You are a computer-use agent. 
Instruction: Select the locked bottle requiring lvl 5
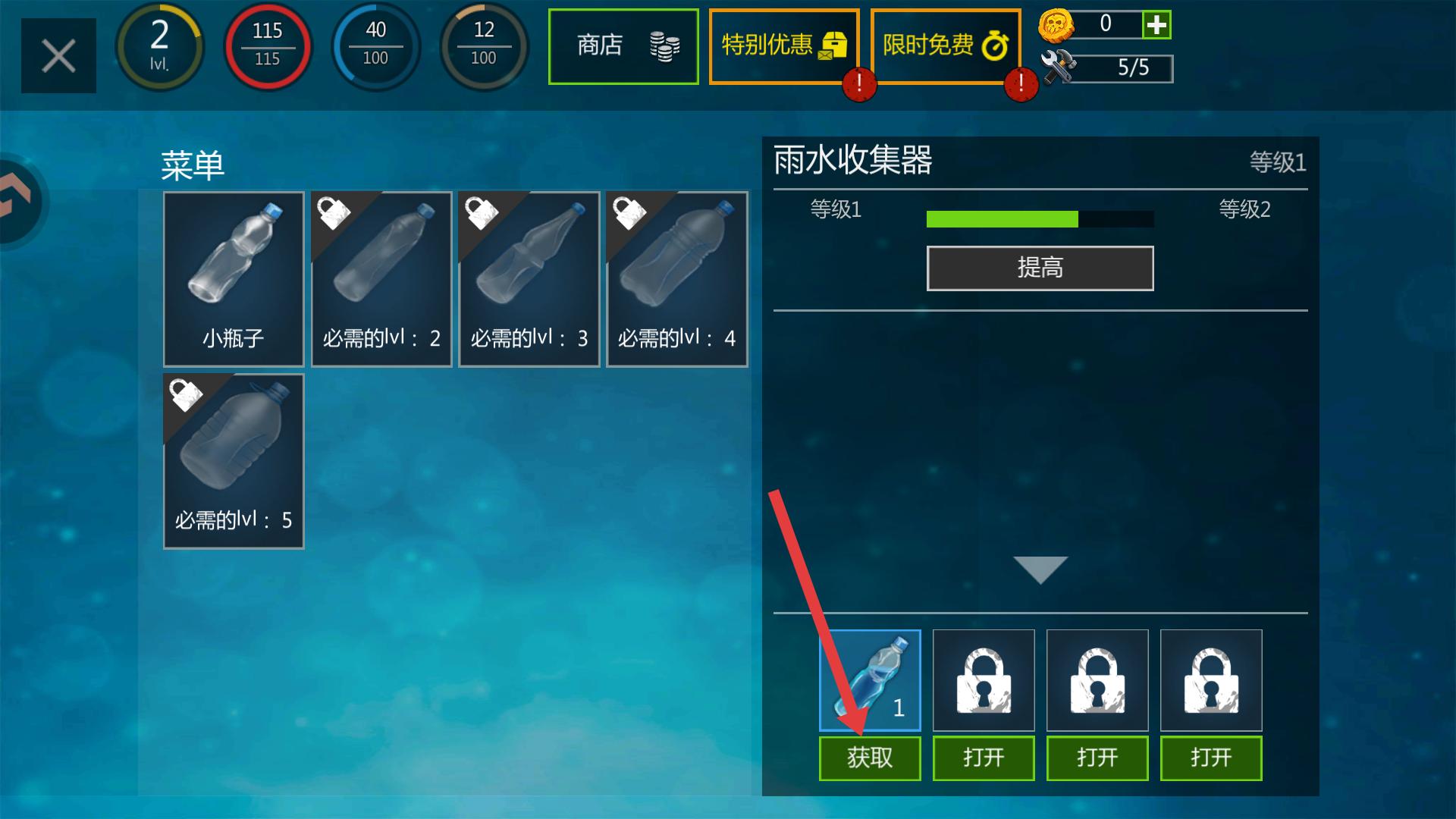pyautogui.click(x=233, y=461)
